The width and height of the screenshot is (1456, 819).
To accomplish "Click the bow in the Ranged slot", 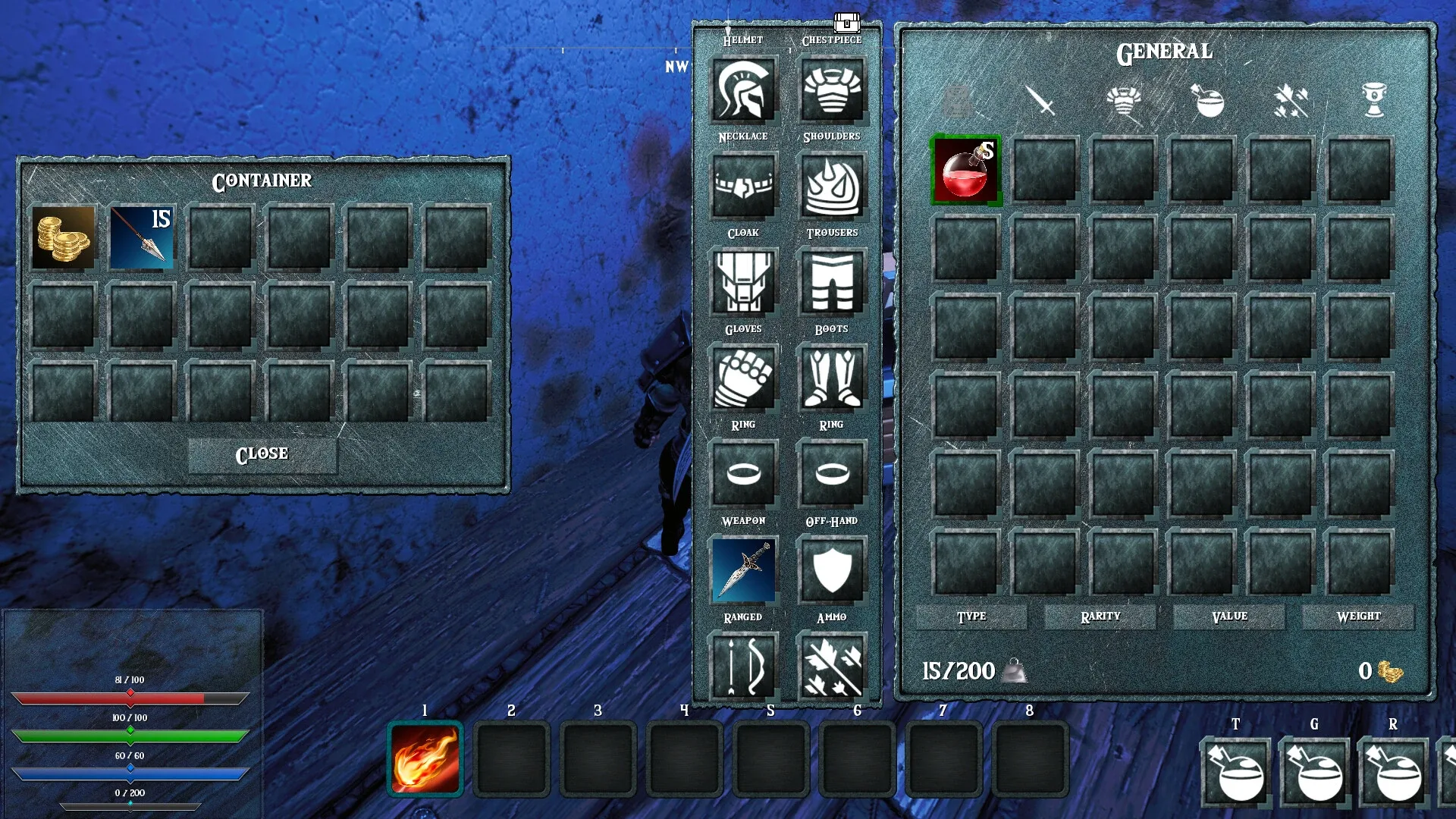I will coord(744,666).
